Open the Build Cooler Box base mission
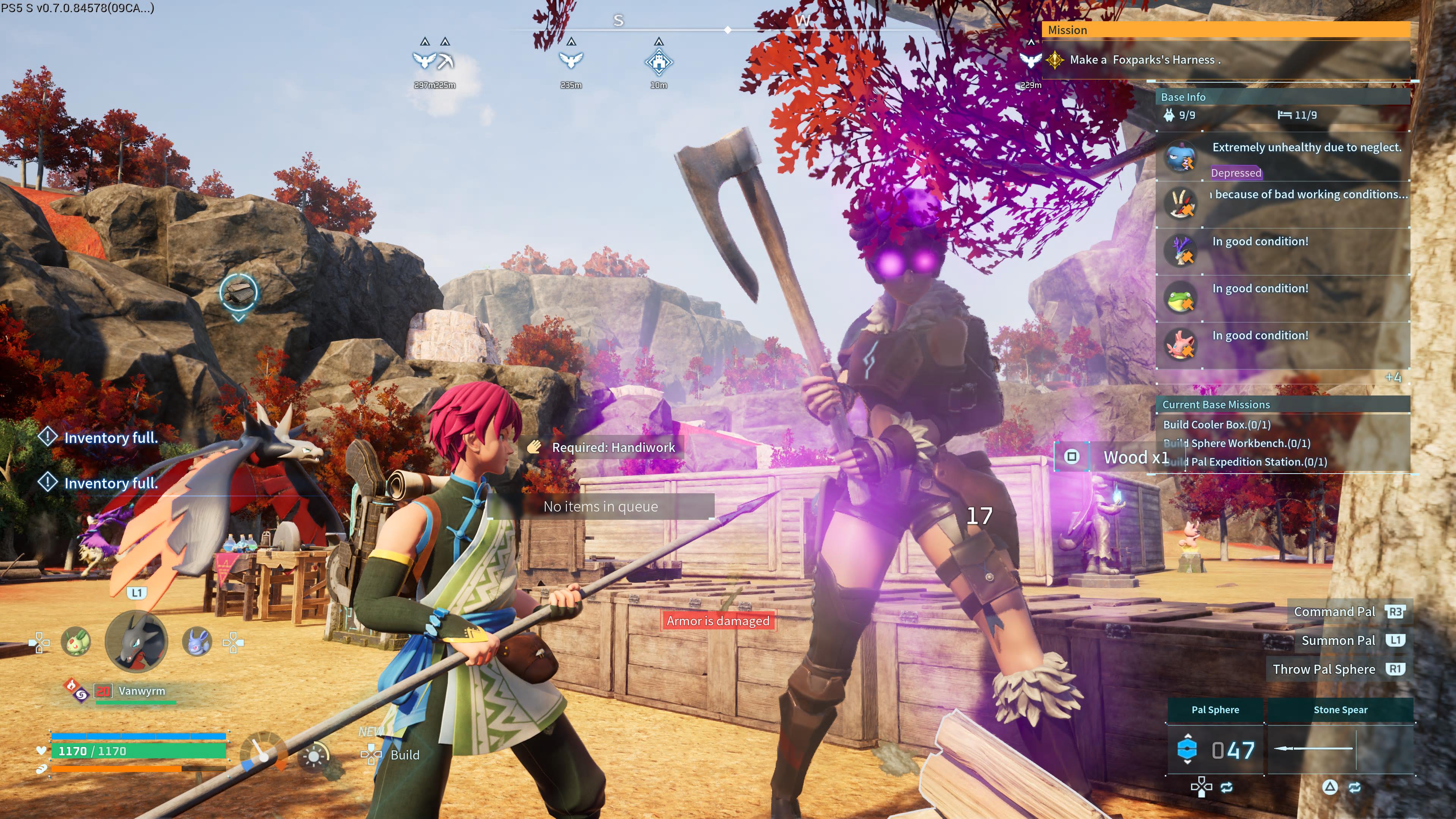Screen dimensions: 1456x819 1216,425
